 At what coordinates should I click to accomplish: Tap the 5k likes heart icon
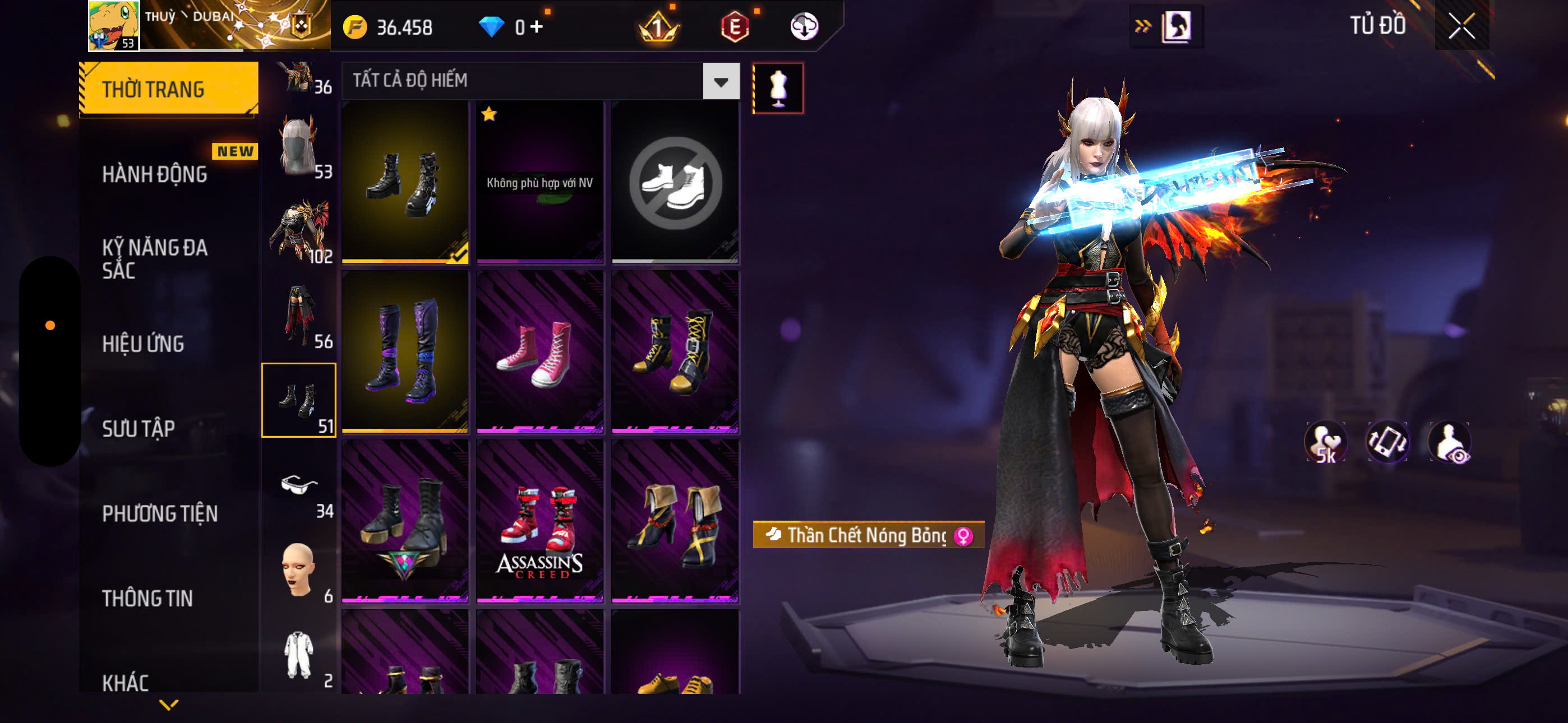click(x=1326, y=442)
